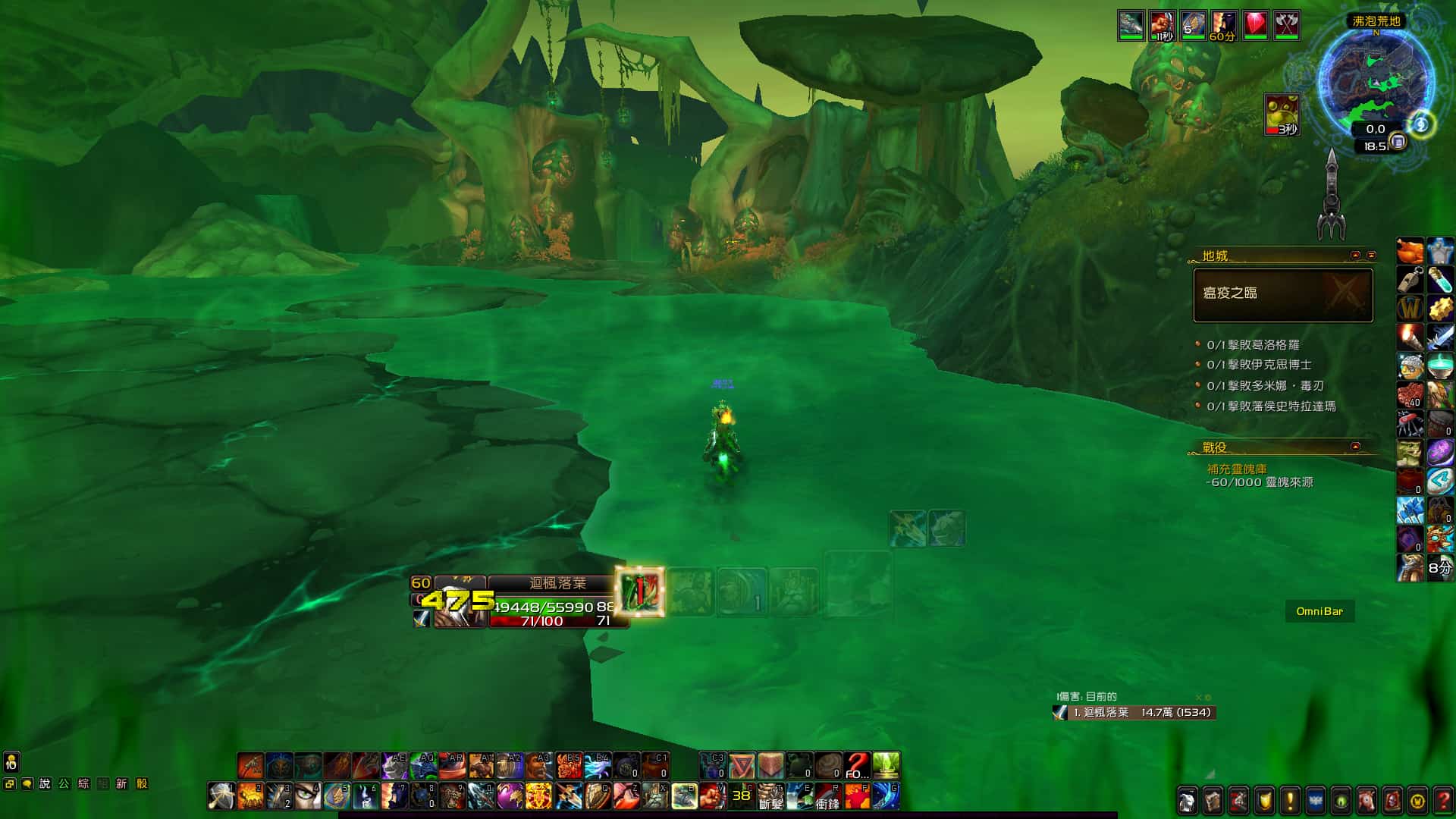The height and width of the screenshot is (819, 1456).
Task: Use the Charge ability labeled 衝鋒
Action: click(827, 796)
